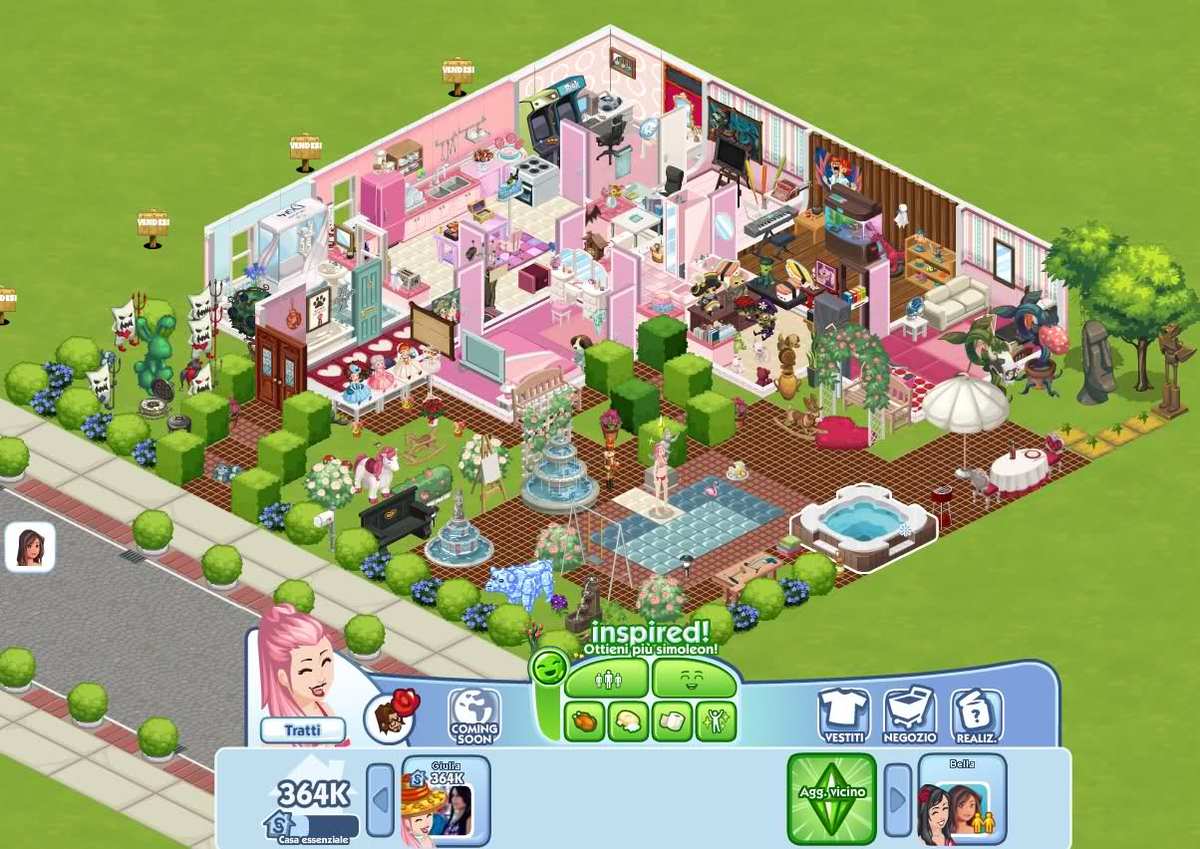Open the Negozio shop
The width and height of the screenshot is (1200, 849).
tap(909, 714)
